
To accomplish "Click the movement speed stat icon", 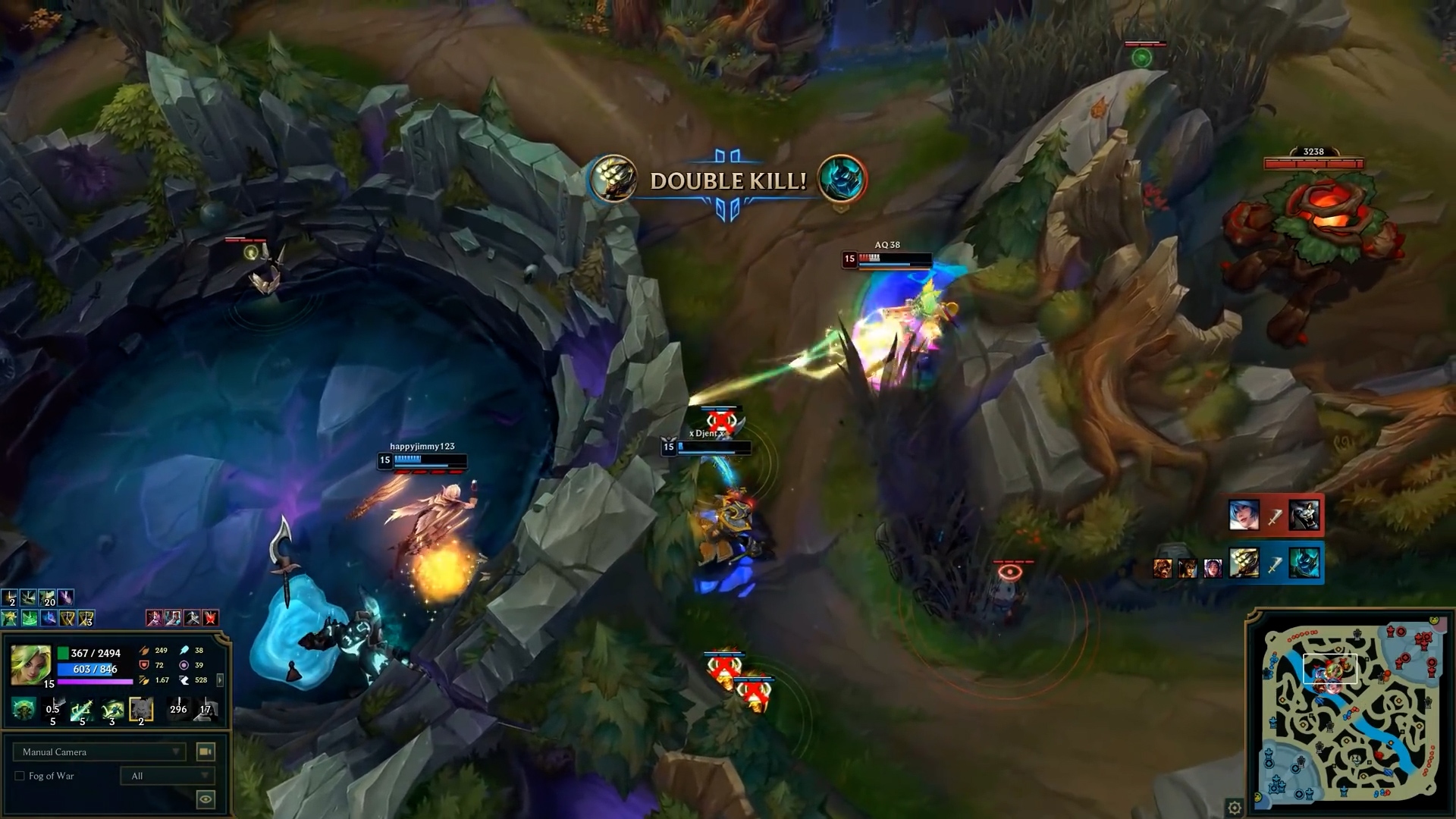I will (x=186, y=679).
